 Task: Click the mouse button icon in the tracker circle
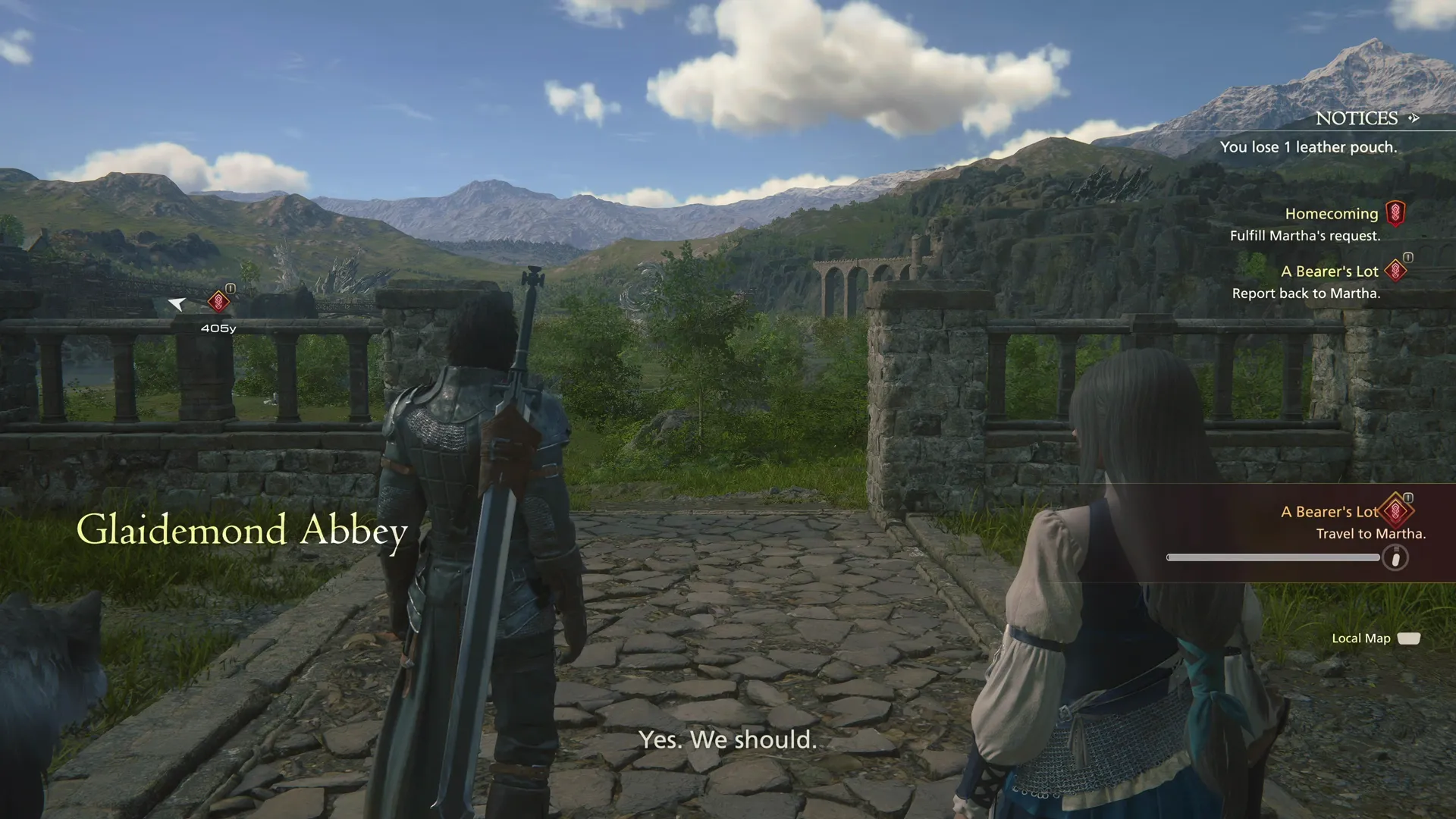tap(1398, 557)
